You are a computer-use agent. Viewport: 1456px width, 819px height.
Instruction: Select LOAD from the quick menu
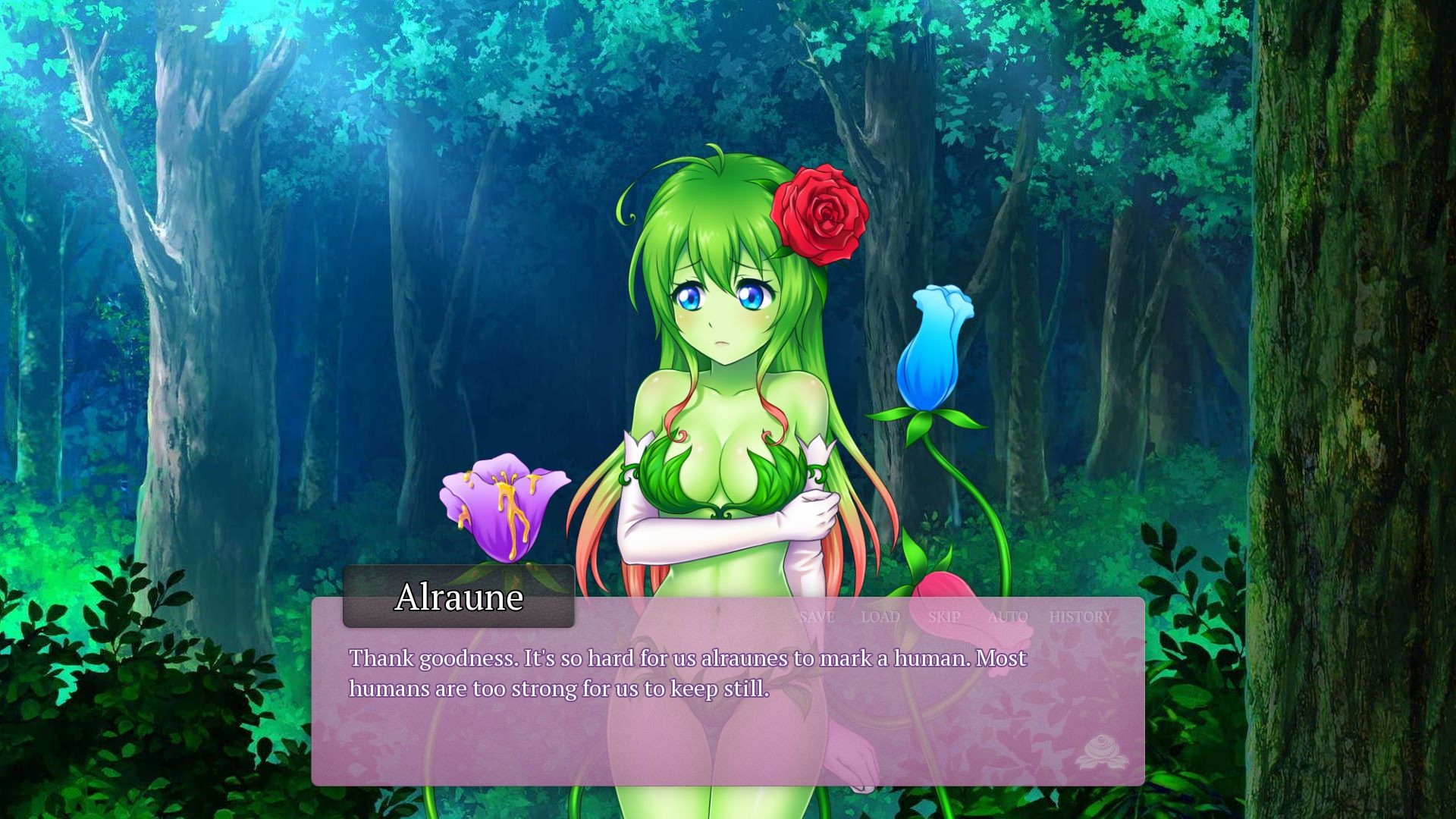[880, 617]
